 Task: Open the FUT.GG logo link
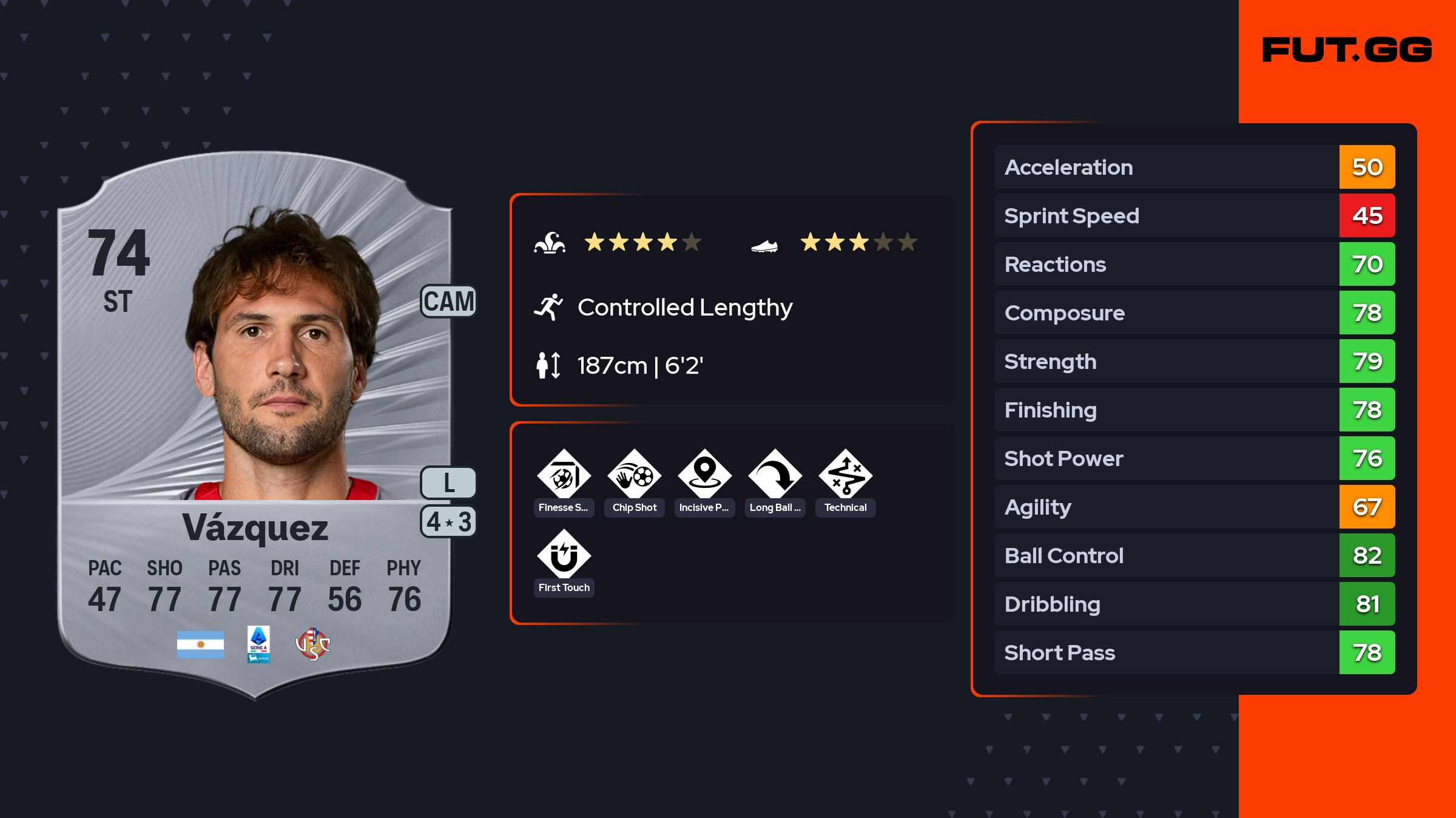[1347, 50]
